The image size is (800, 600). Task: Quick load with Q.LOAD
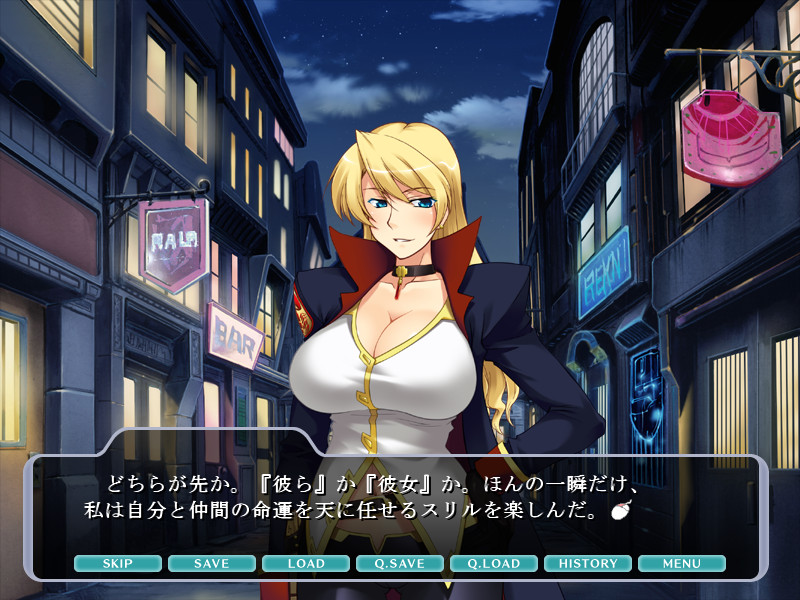tap(494, 564)
